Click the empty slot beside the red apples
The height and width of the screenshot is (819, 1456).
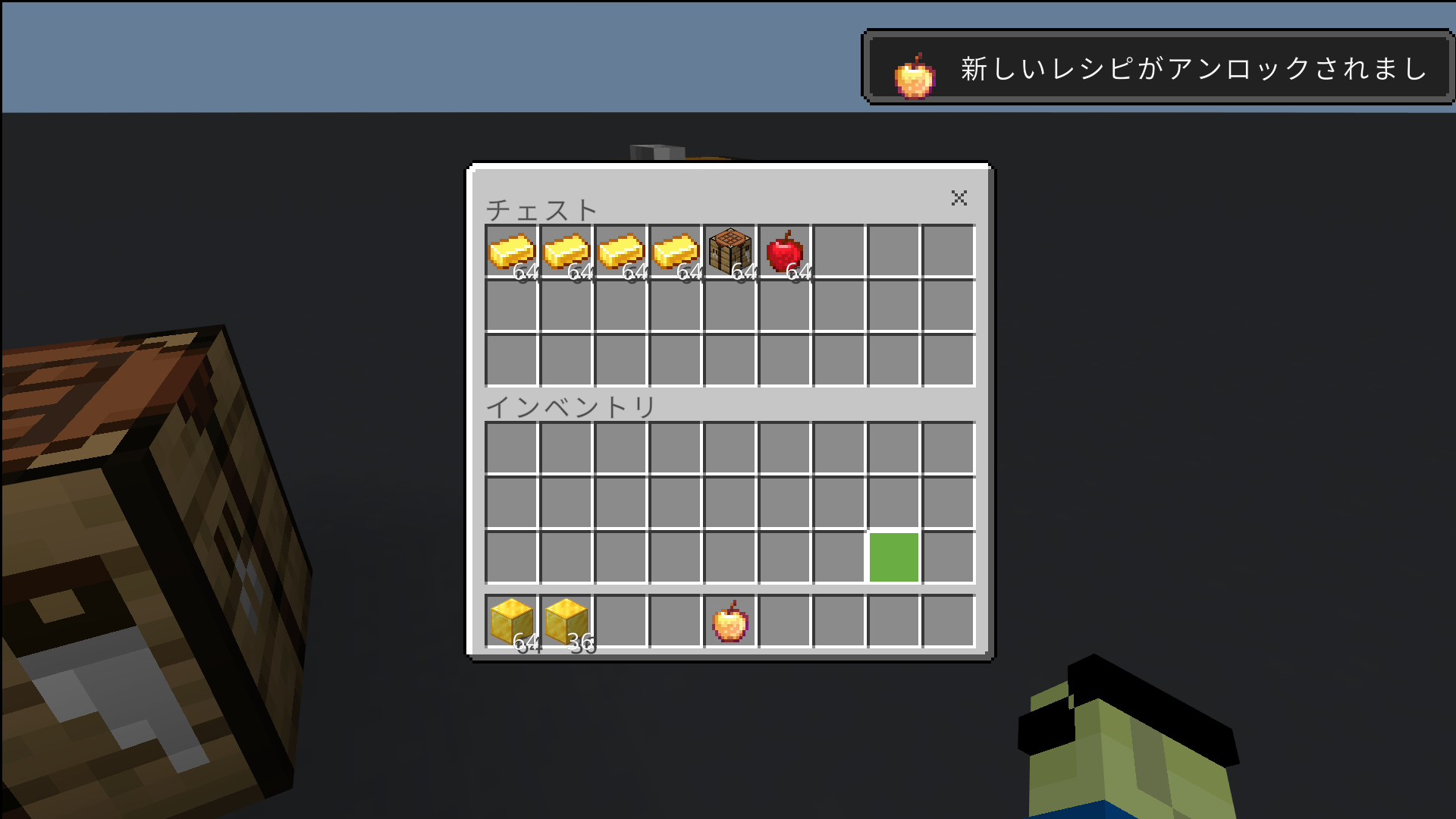pyautogui.click(x=838, y=250)
